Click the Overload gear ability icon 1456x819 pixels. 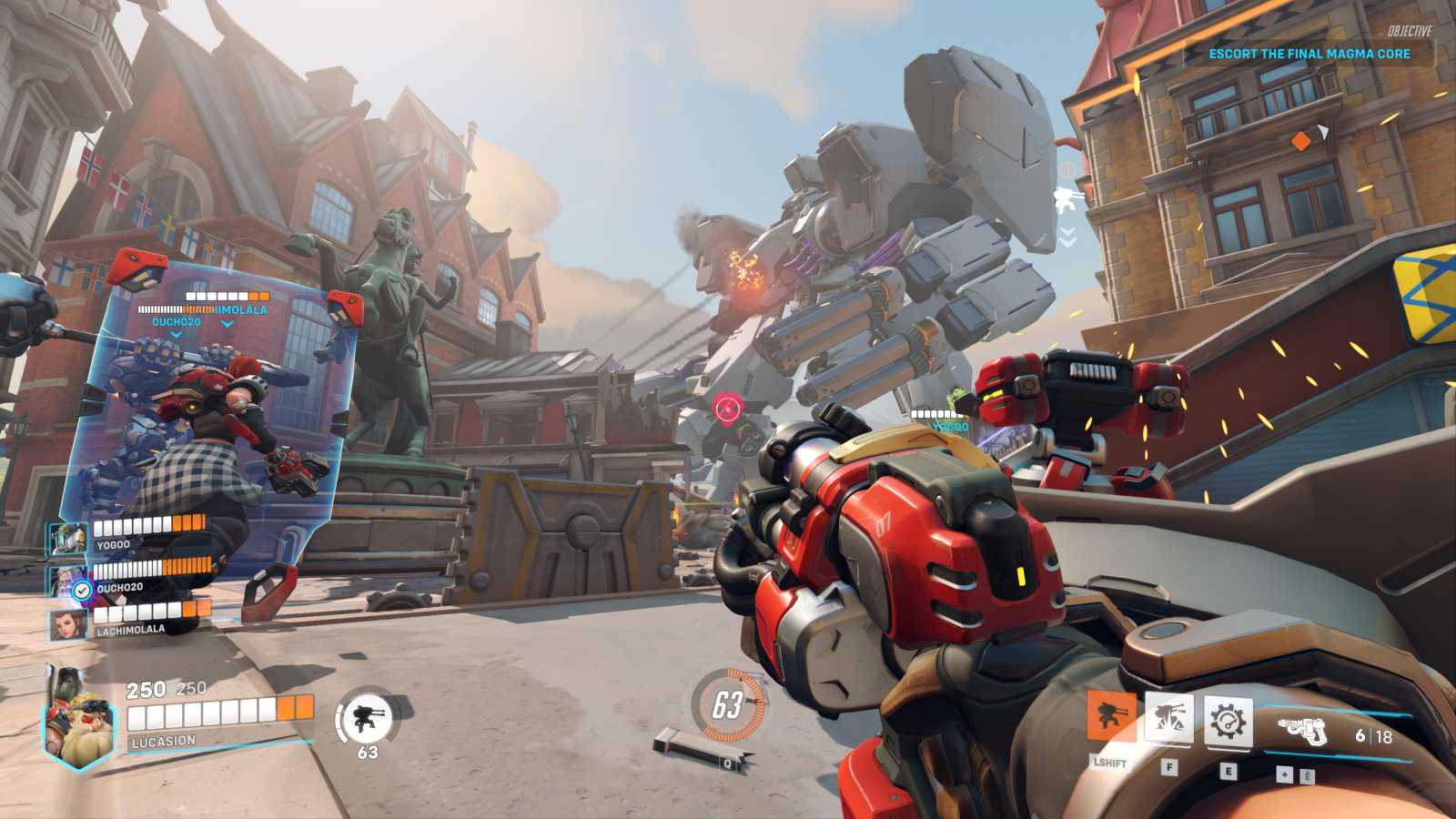(1228, 719)
